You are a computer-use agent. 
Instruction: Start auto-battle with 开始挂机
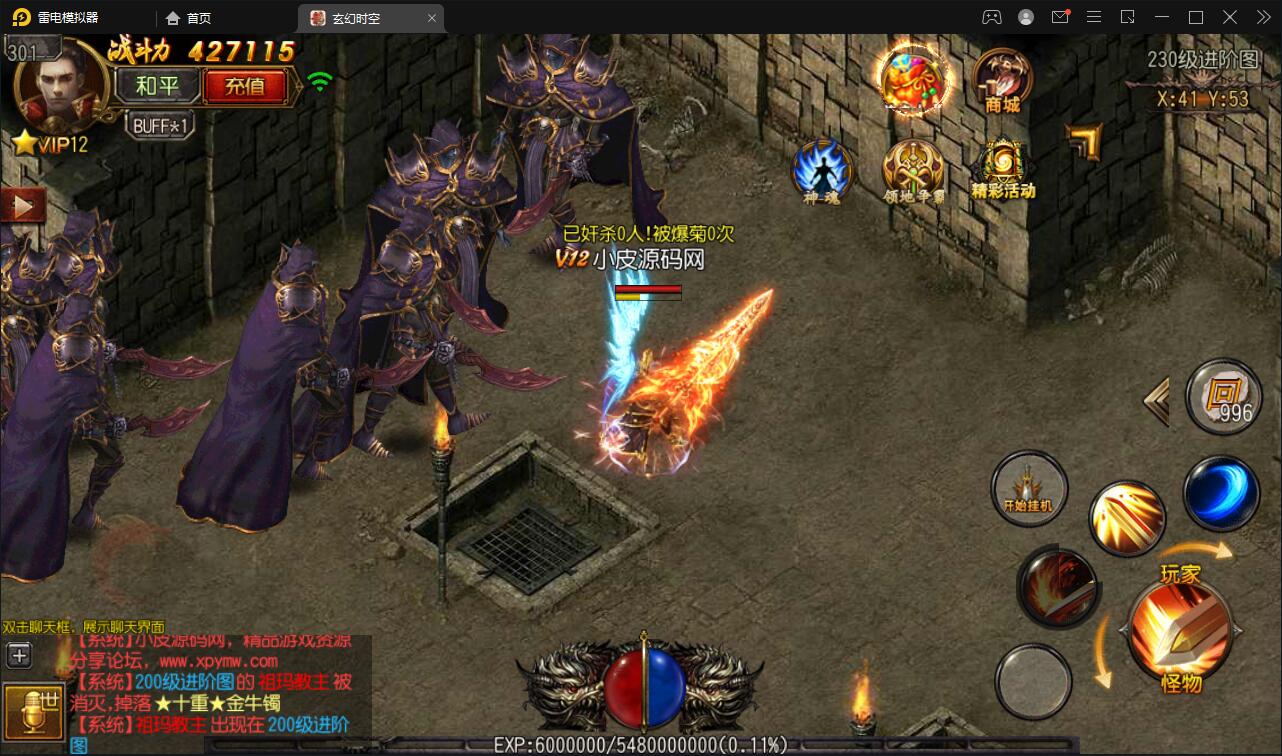pos(1029,490)
